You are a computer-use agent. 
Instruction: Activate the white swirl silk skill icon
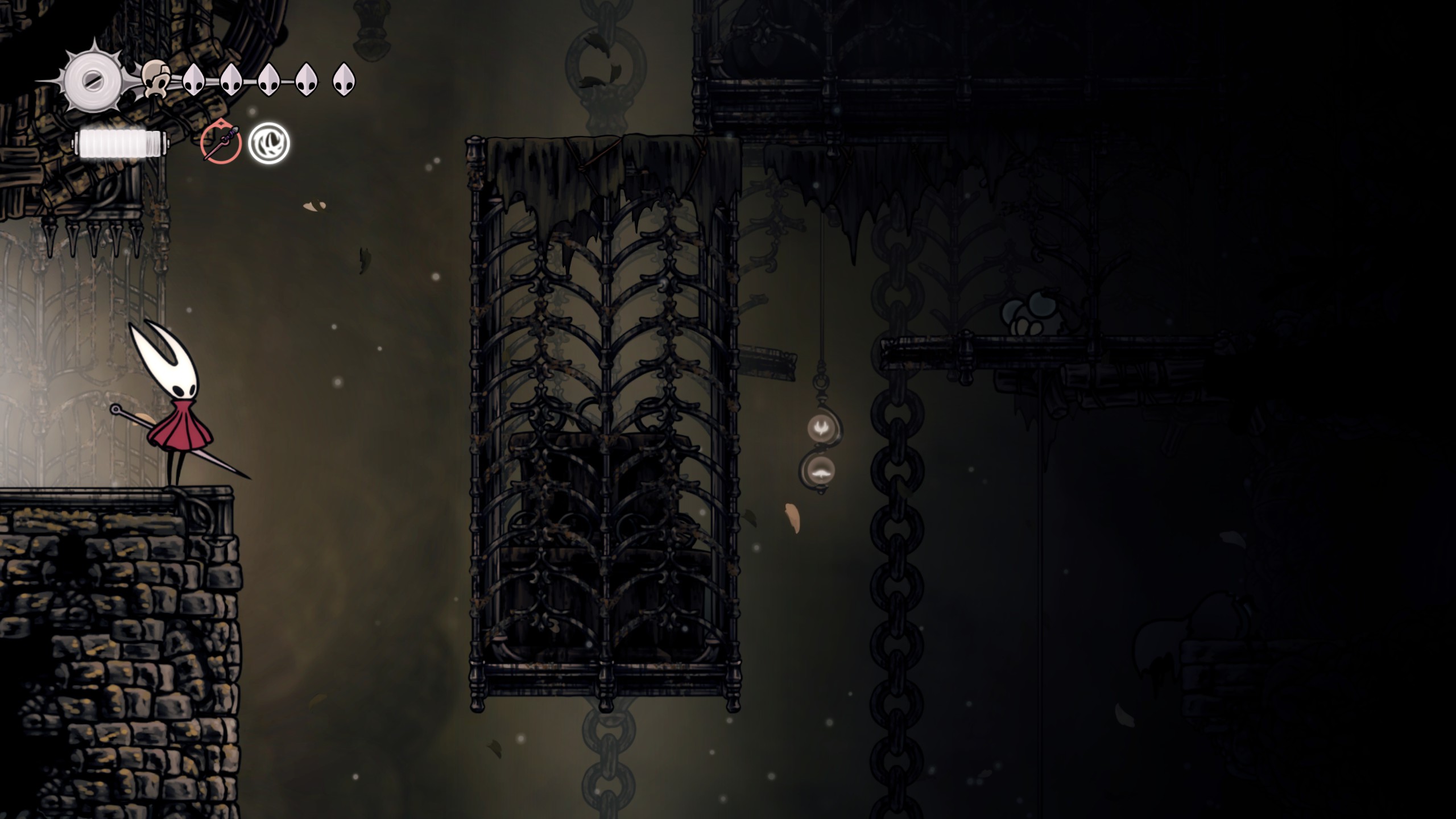(x=269, y=143)
